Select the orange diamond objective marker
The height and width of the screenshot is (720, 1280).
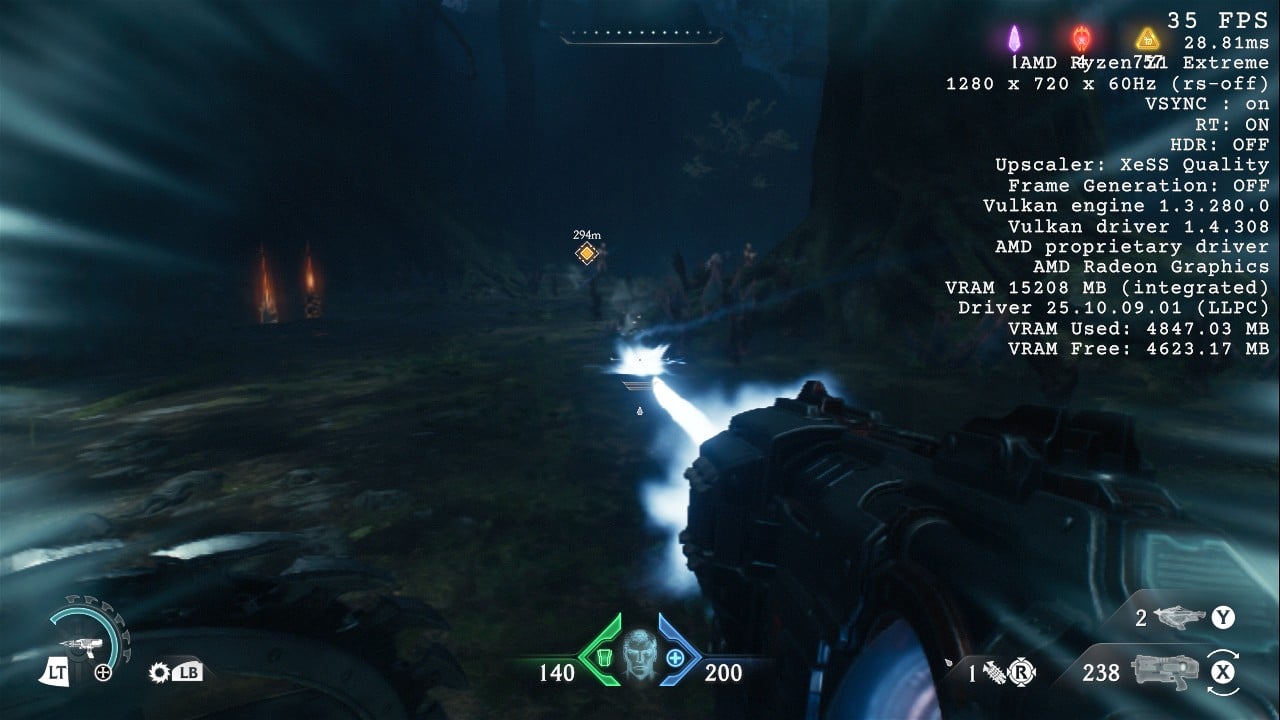[x=587, y=254]
